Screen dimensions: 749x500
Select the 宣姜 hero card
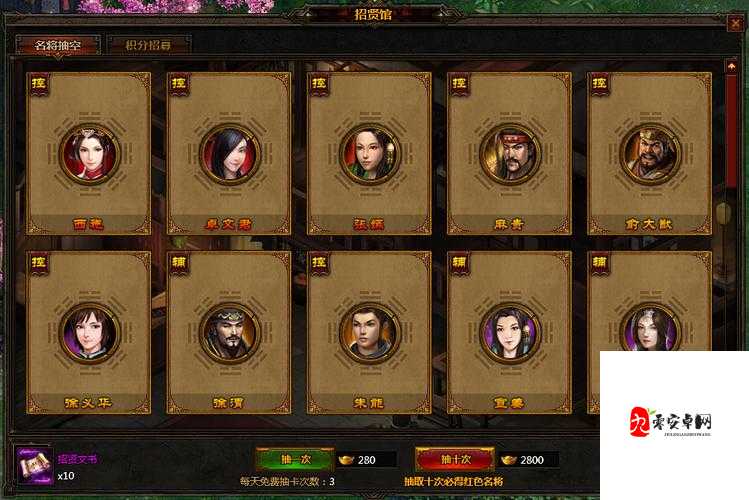509,331
